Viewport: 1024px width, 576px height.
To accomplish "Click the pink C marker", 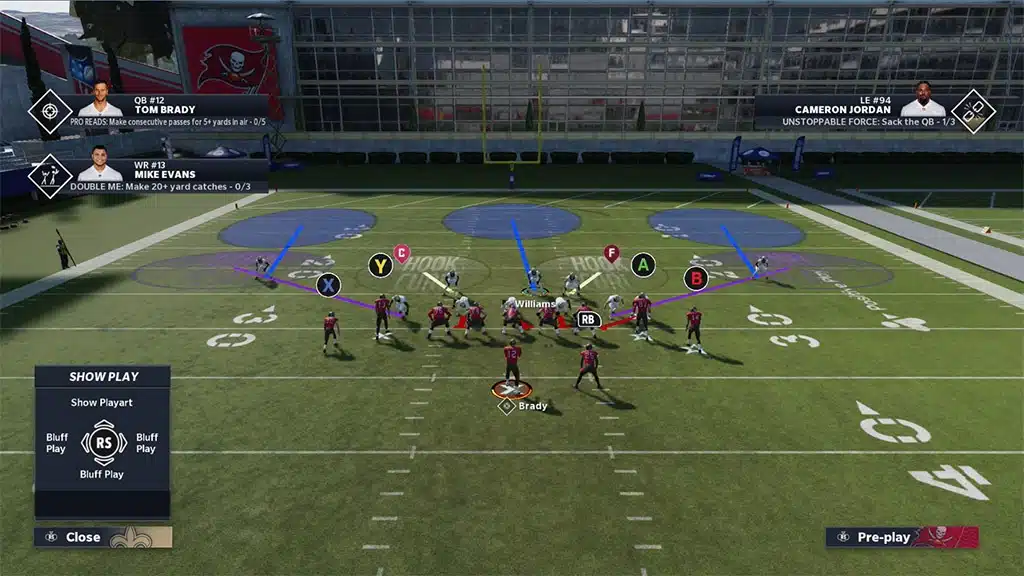I will [x=401, y=253].
